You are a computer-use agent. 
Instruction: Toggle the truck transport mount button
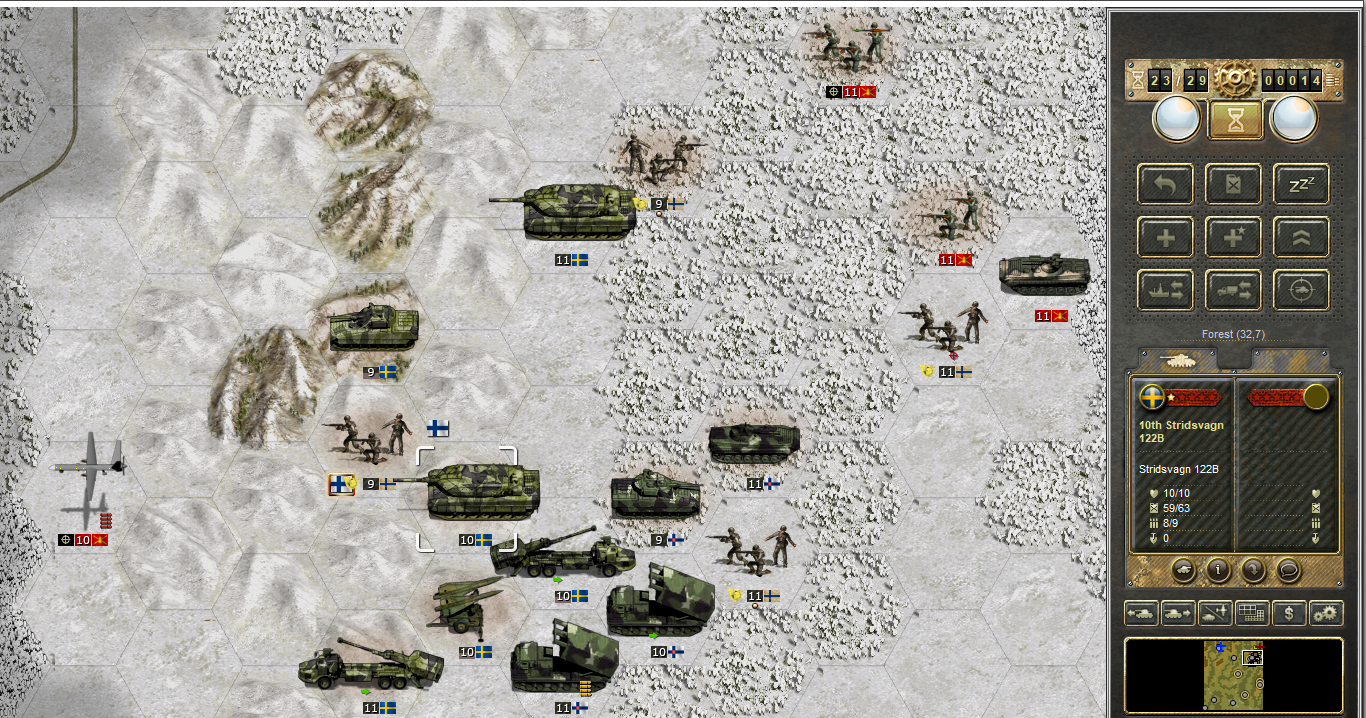pyautogui.click(x=1233, y=290)
